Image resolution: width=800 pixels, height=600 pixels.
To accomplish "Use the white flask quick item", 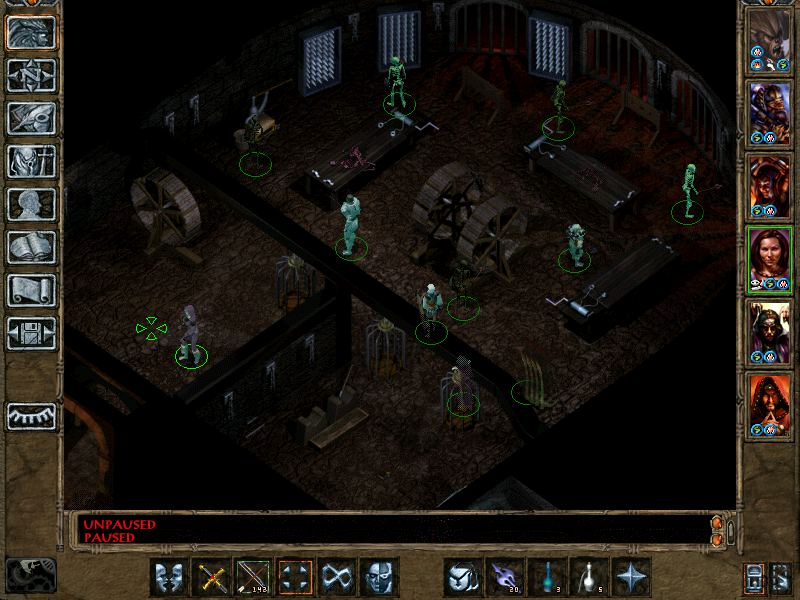I will 590,577.
